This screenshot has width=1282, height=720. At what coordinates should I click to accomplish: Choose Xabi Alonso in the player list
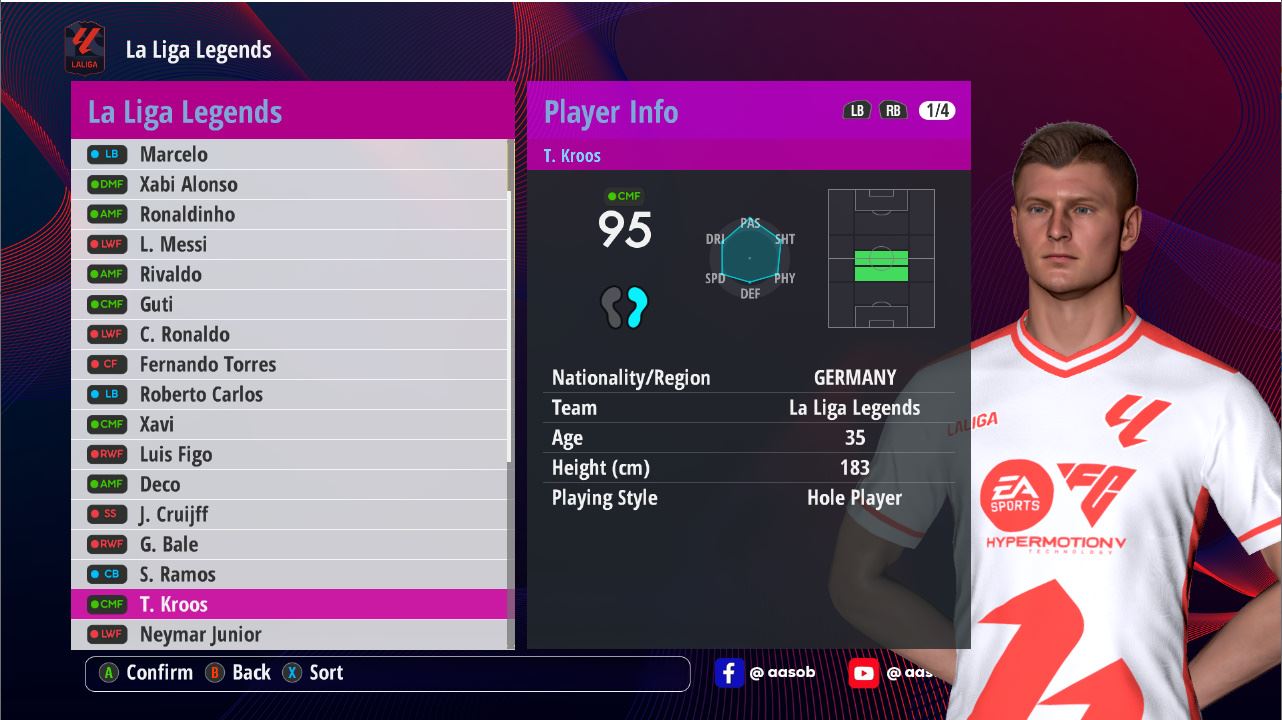[x=290, y=184]
